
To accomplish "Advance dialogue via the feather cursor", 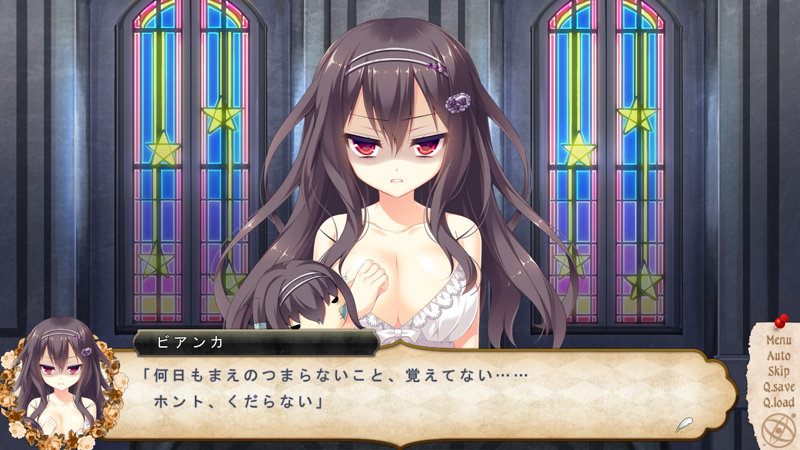I will click(x=685, y=421).
